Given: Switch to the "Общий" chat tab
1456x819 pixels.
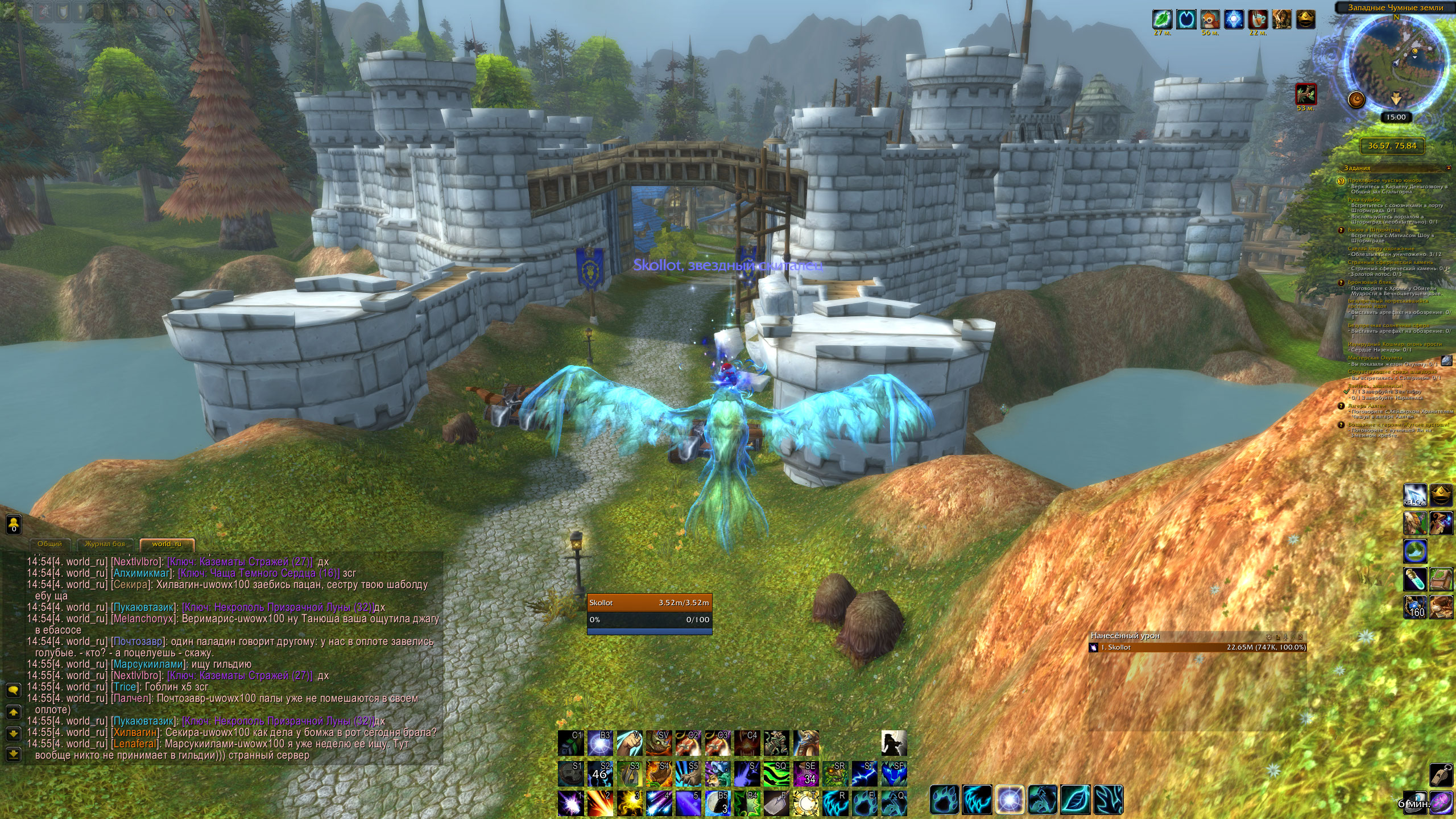Looking at the screenshot, I should coord(49,544).
